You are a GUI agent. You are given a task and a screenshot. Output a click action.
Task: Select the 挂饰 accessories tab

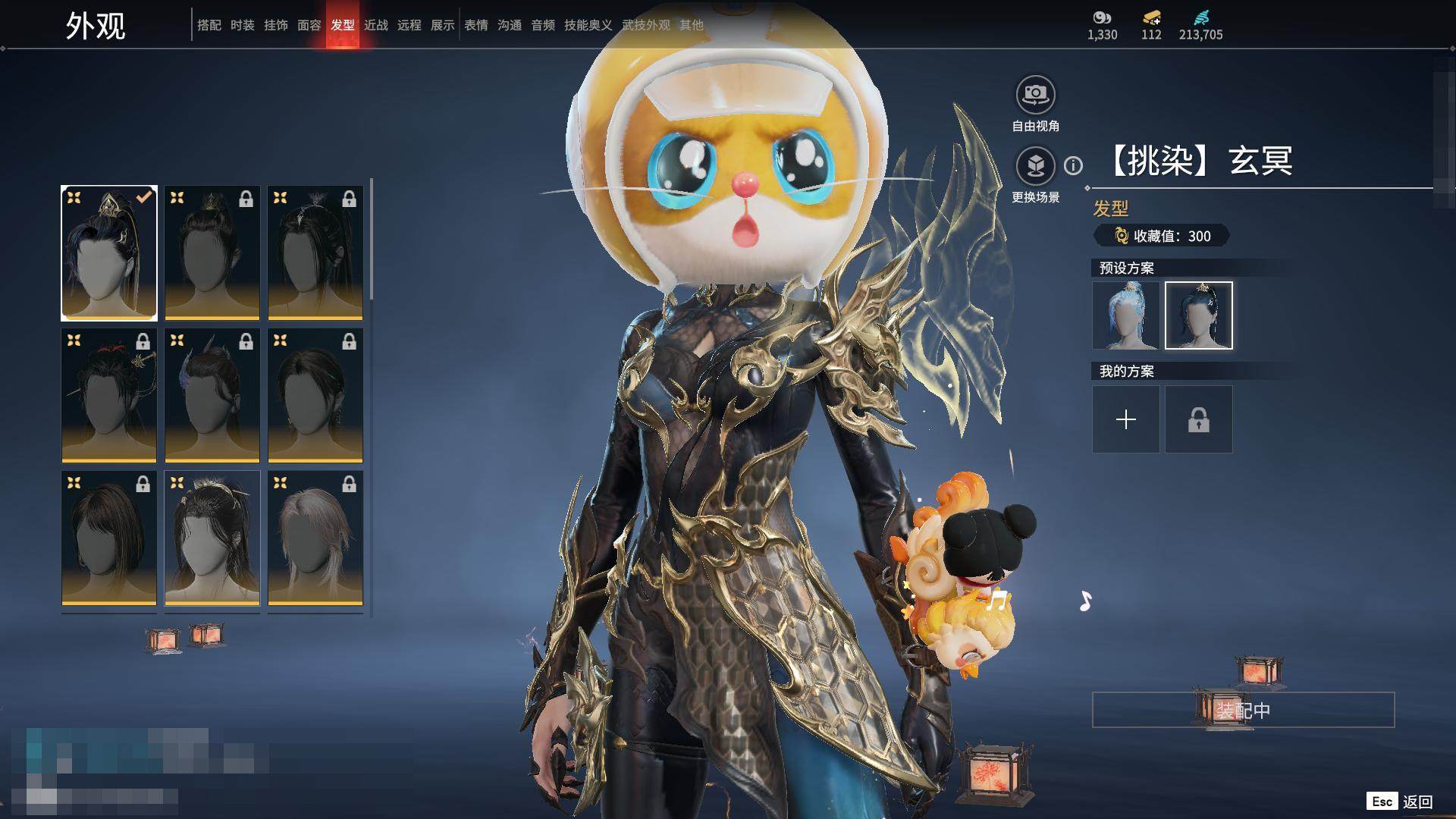275,25
